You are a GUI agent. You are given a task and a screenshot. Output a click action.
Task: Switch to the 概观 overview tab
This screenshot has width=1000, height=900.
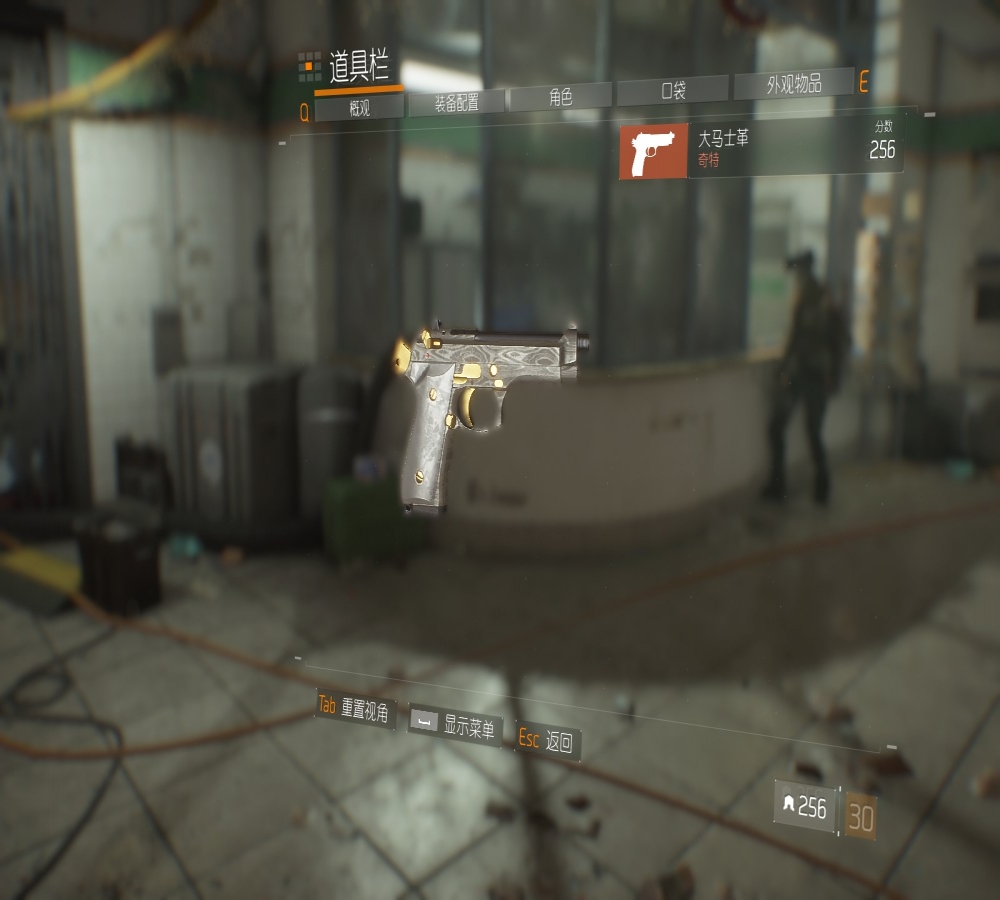tap(359, 108)
